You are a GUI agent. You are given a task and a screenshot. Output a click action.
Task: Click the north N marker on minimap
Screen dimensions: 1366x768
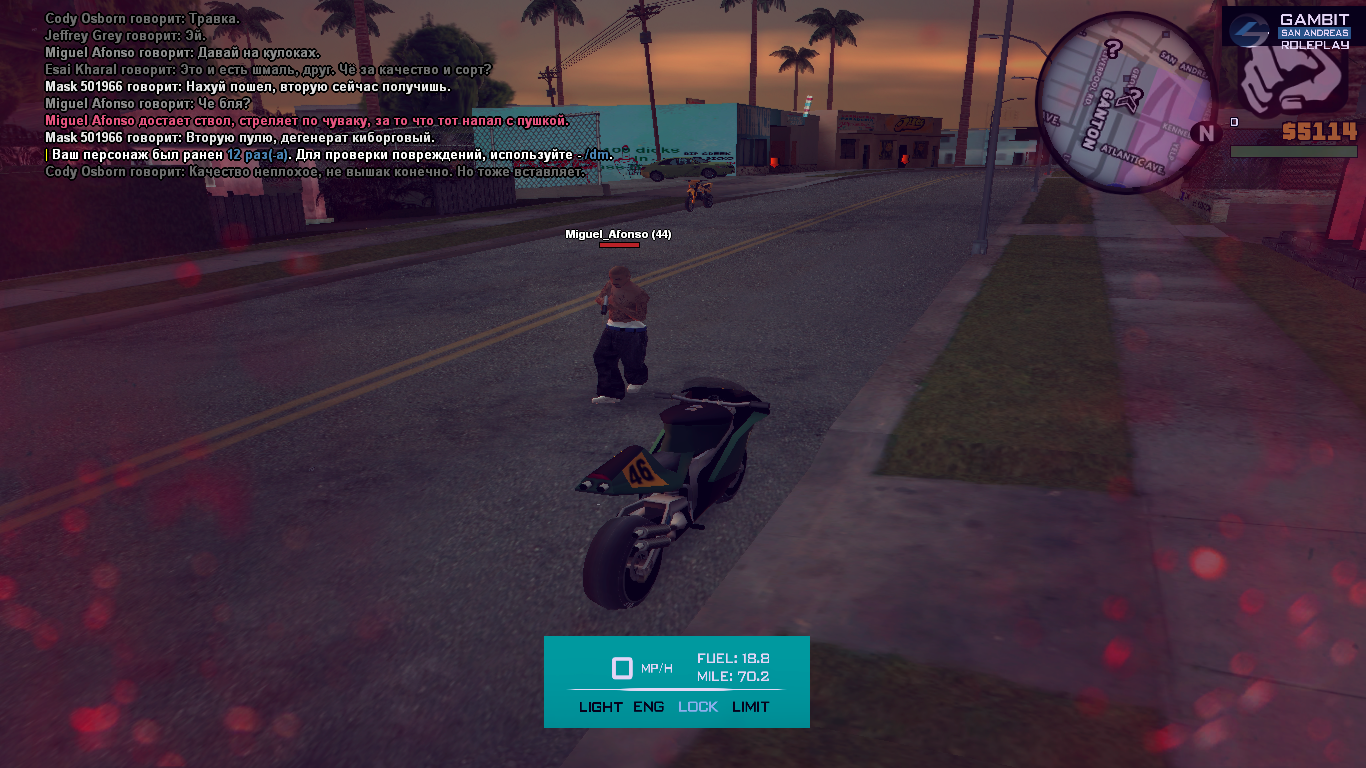[1206, 133]
